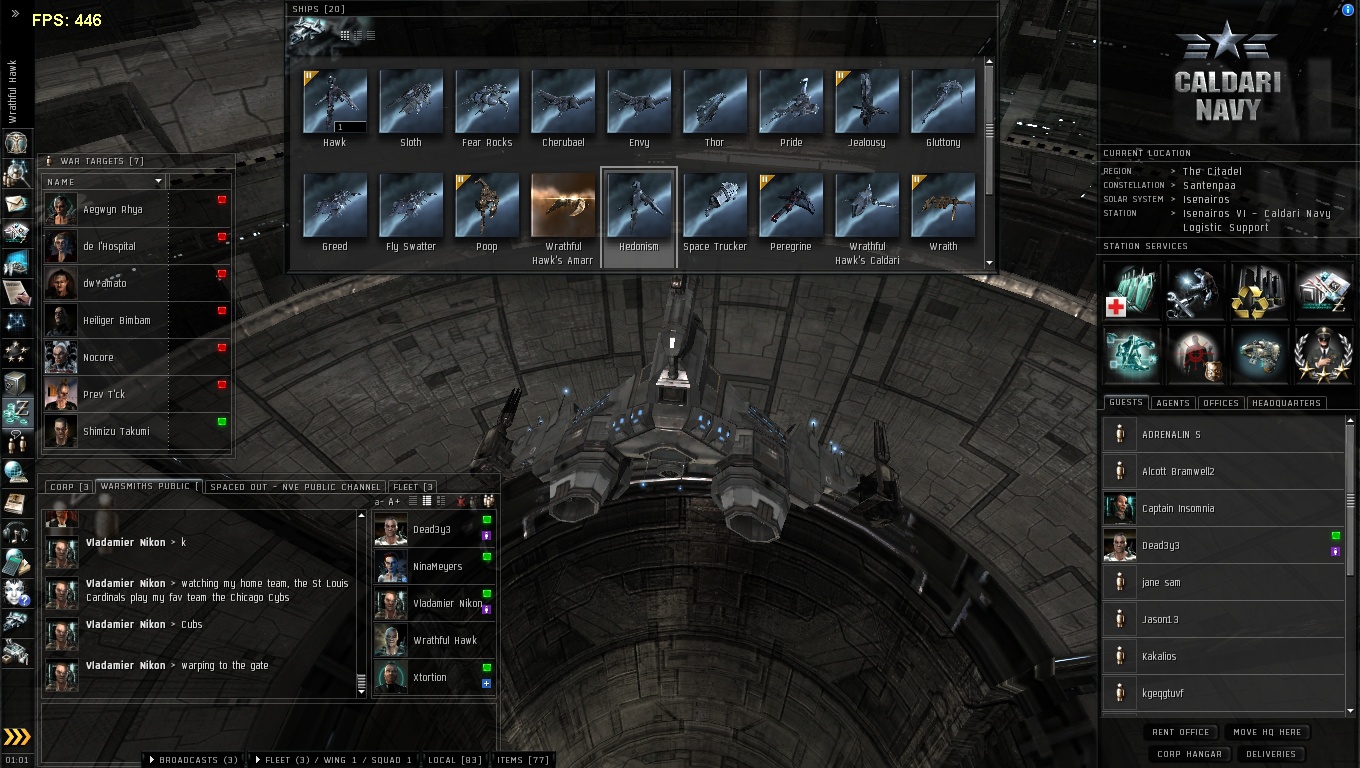This screenshot has width=1360, height=768.
Task: Open the Spaced Out NVE Public Channel tab
Action: point(295,487)
